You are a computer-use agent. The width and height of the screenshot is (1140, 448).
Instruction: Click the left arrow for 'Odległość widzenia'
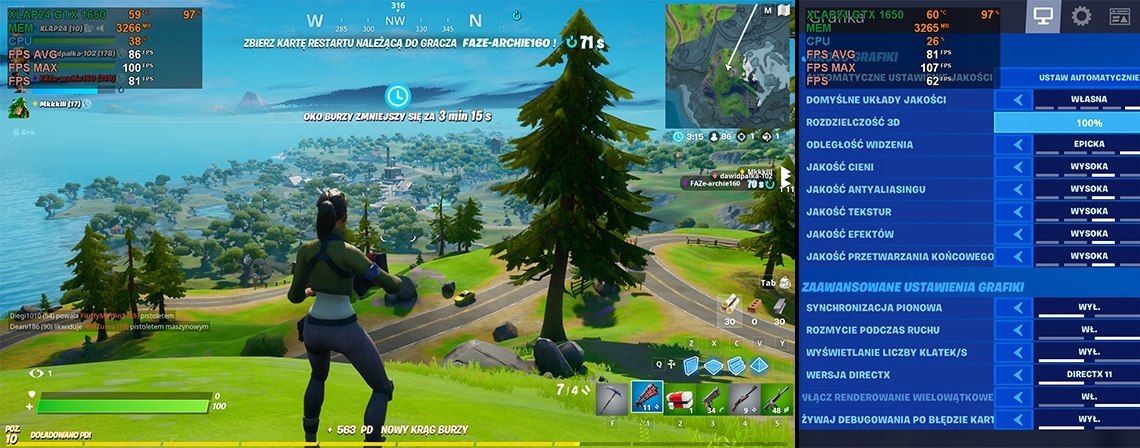pyautogui.click(x=1018, y=145)
